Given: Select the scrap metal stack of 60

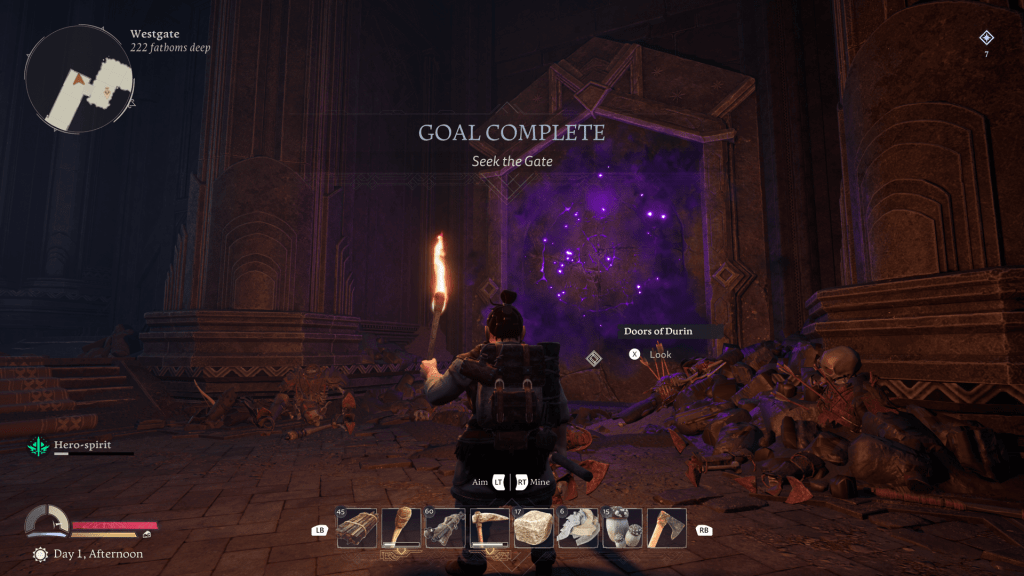Looking at the screenshot, I should click(x=445, y=528).
